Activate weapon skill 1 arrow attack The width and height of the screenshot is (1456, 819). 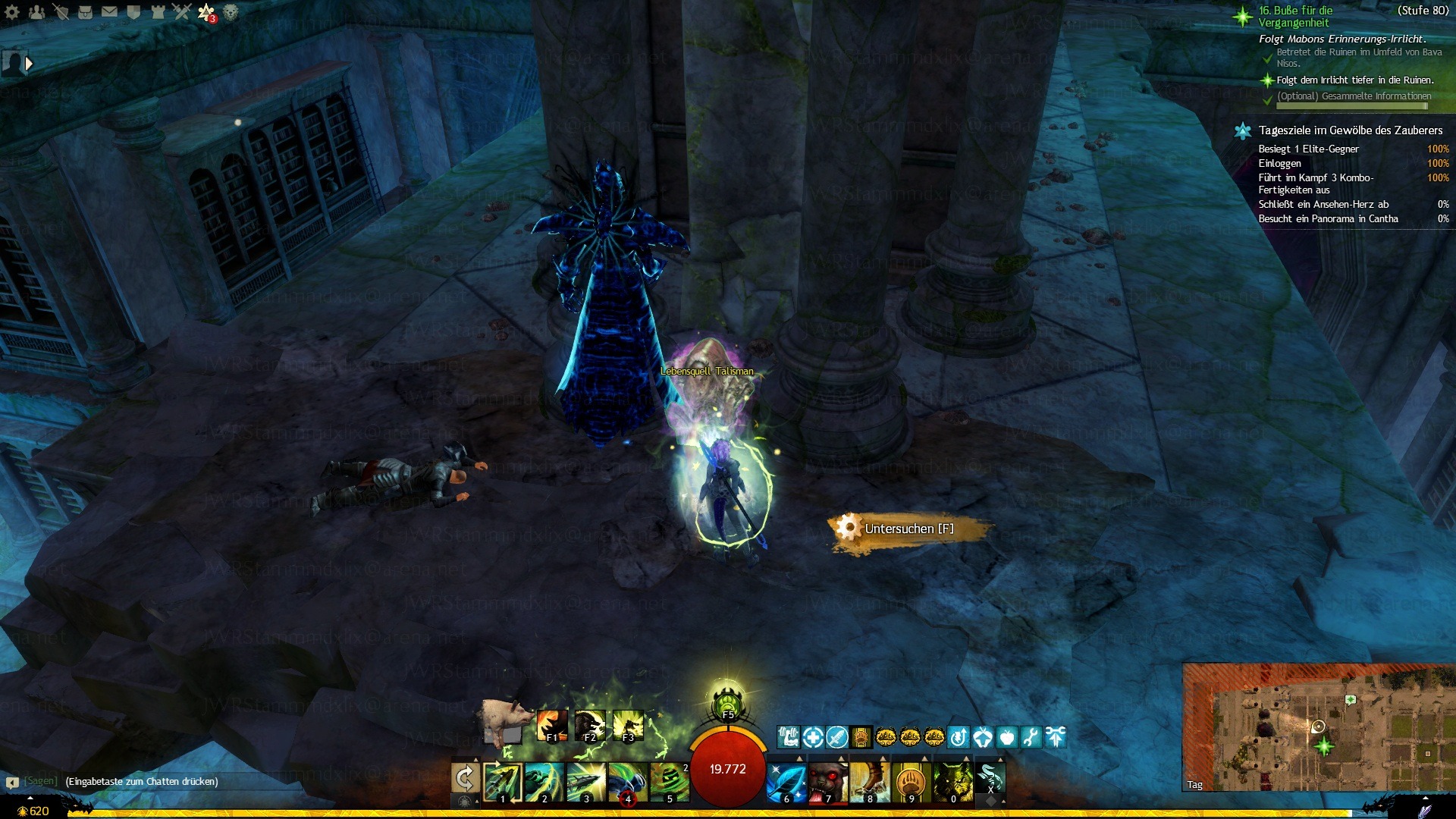point(502,781)
